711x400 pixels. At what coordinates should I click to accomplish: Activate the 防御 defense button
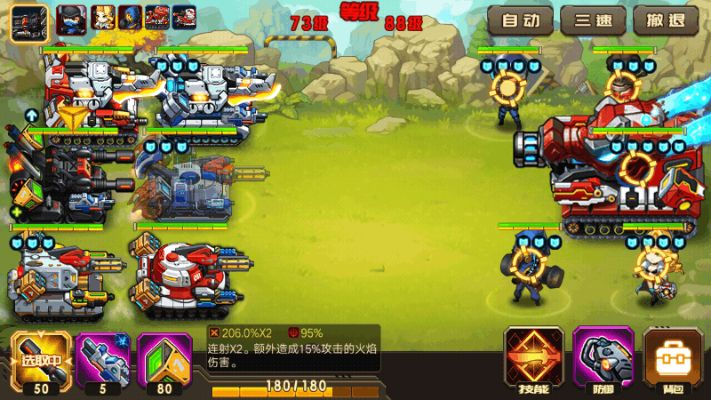click(x=599, y=357)
